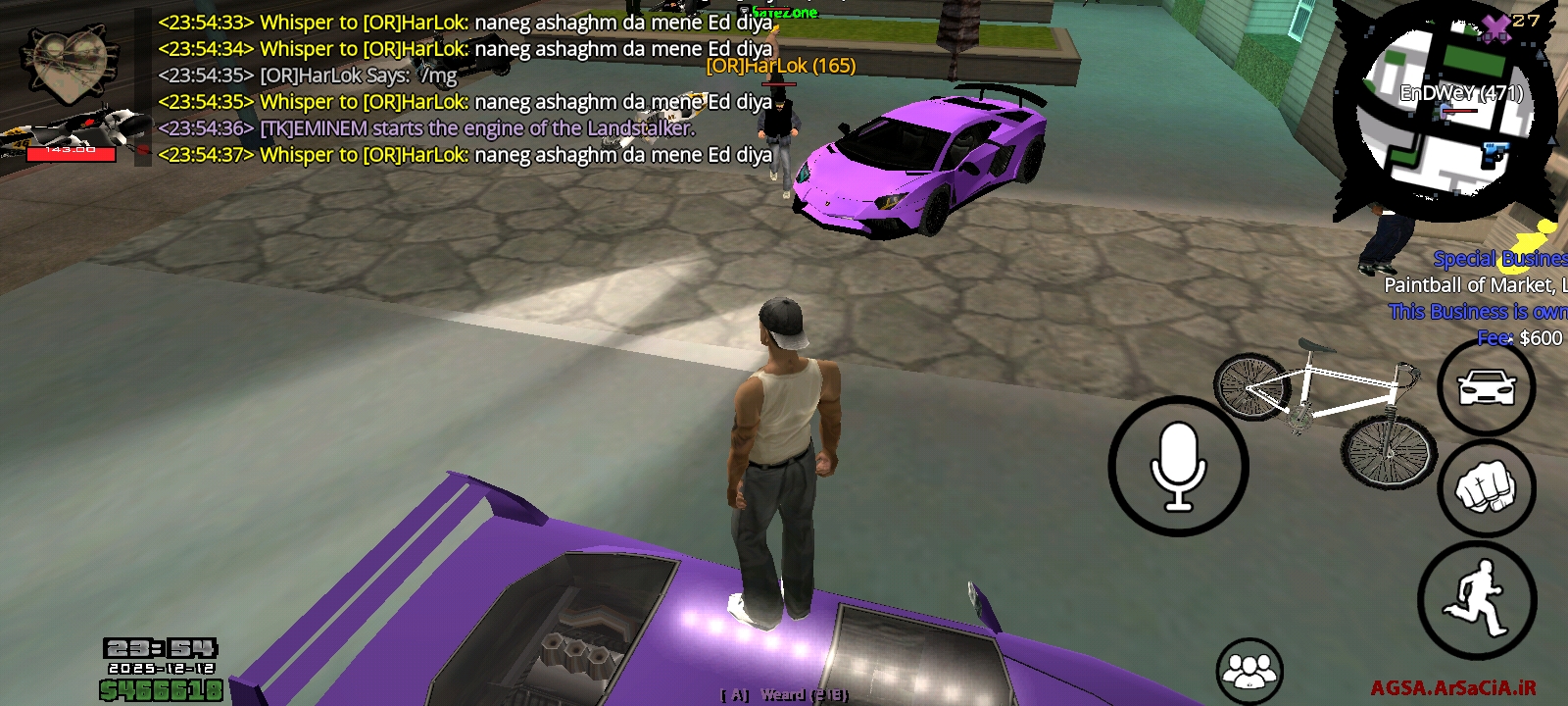Open the circular radar minimap

click(x=1445, y=113)
